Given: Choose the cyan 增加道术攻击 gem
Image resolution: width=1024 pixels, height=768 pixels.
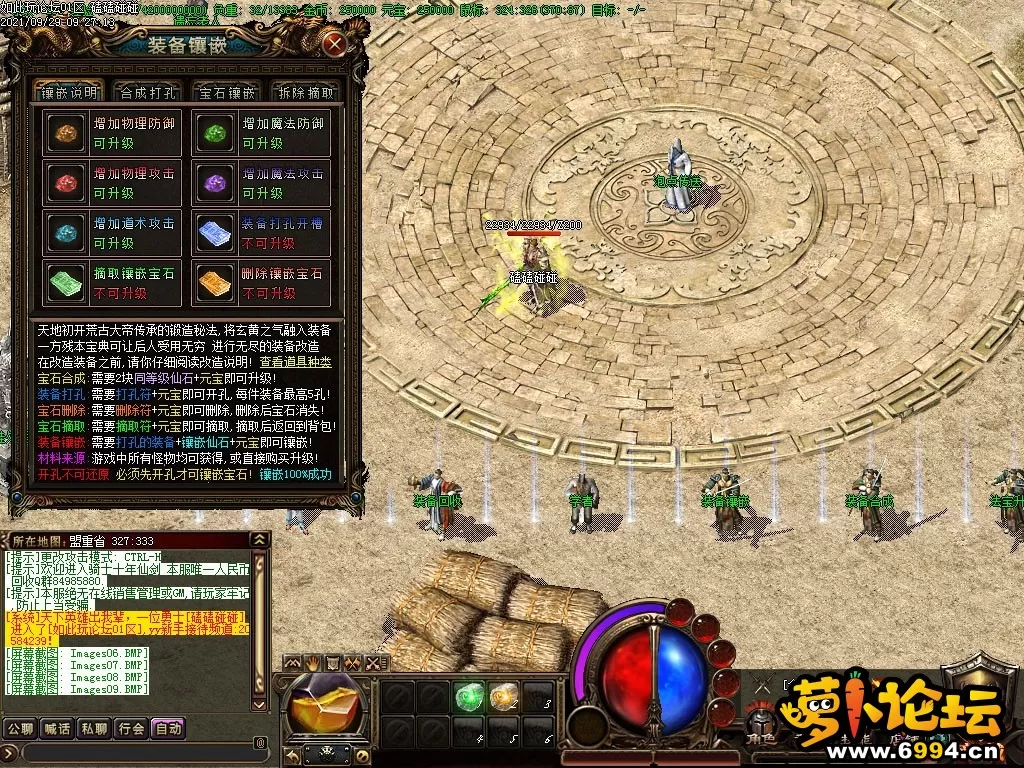Looking at the screenshot, I should pos(67,233).
